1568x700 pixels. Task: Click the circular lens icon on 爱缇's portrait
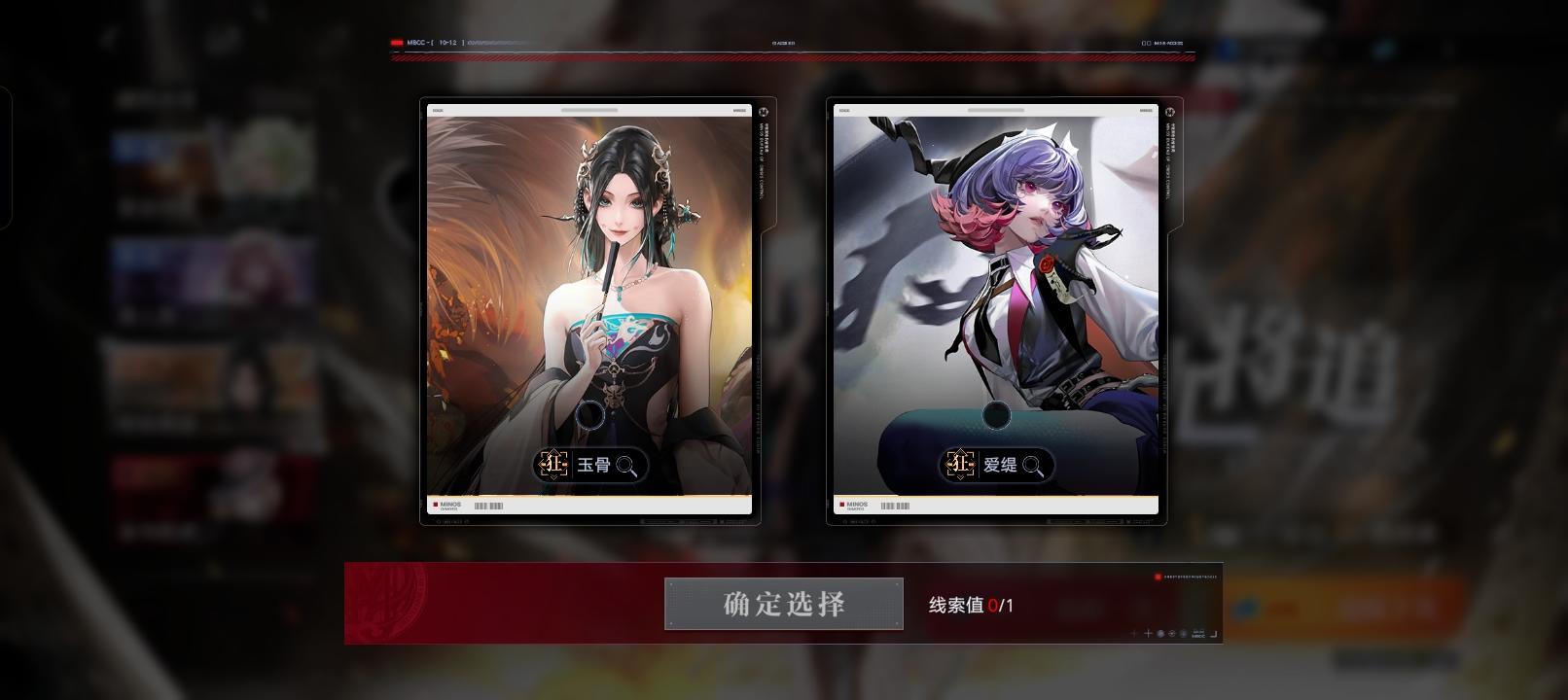click(995, 416)
